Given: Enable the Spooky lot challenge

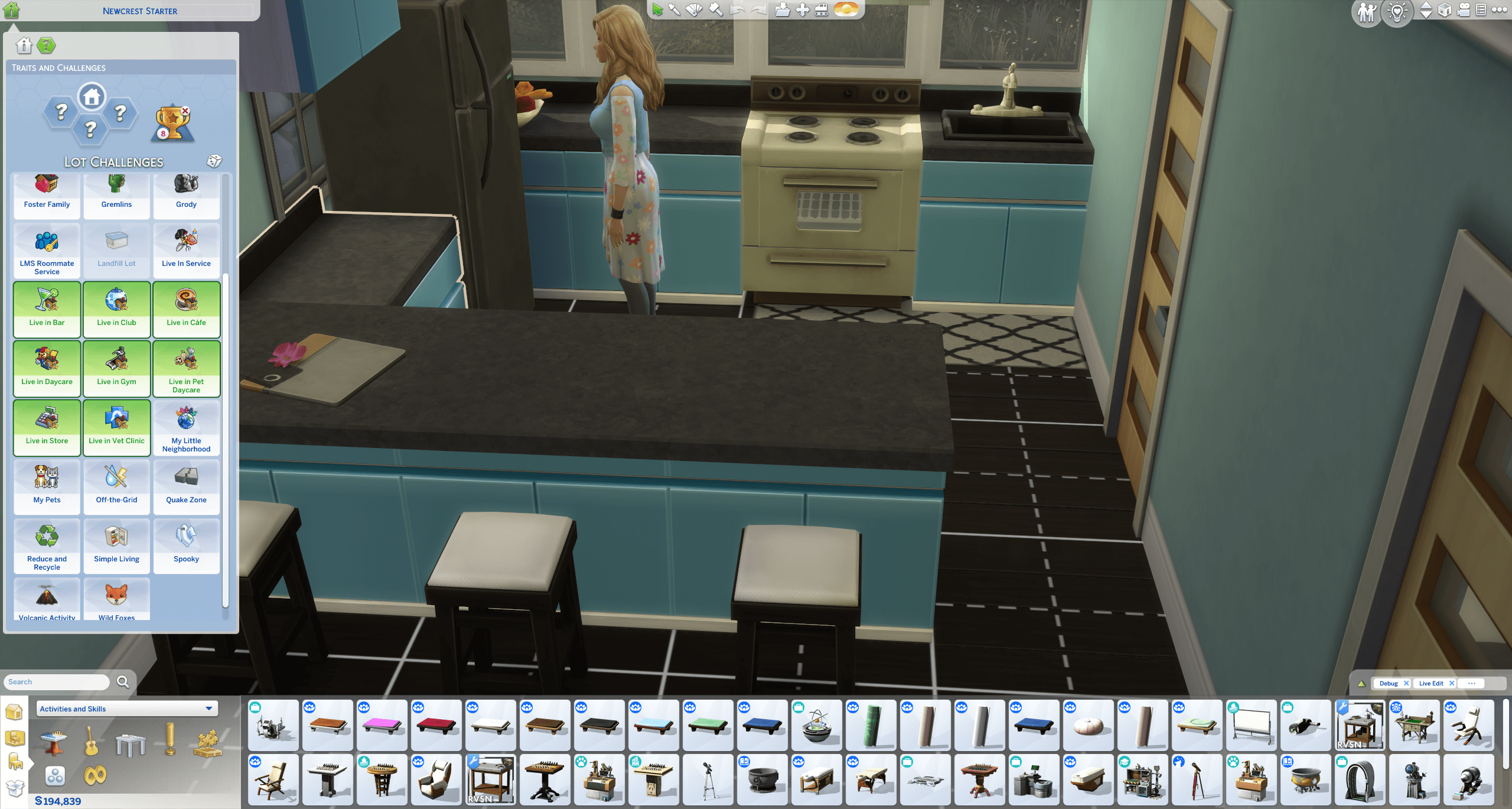Looking at the screenshot, I should [186, 545].
